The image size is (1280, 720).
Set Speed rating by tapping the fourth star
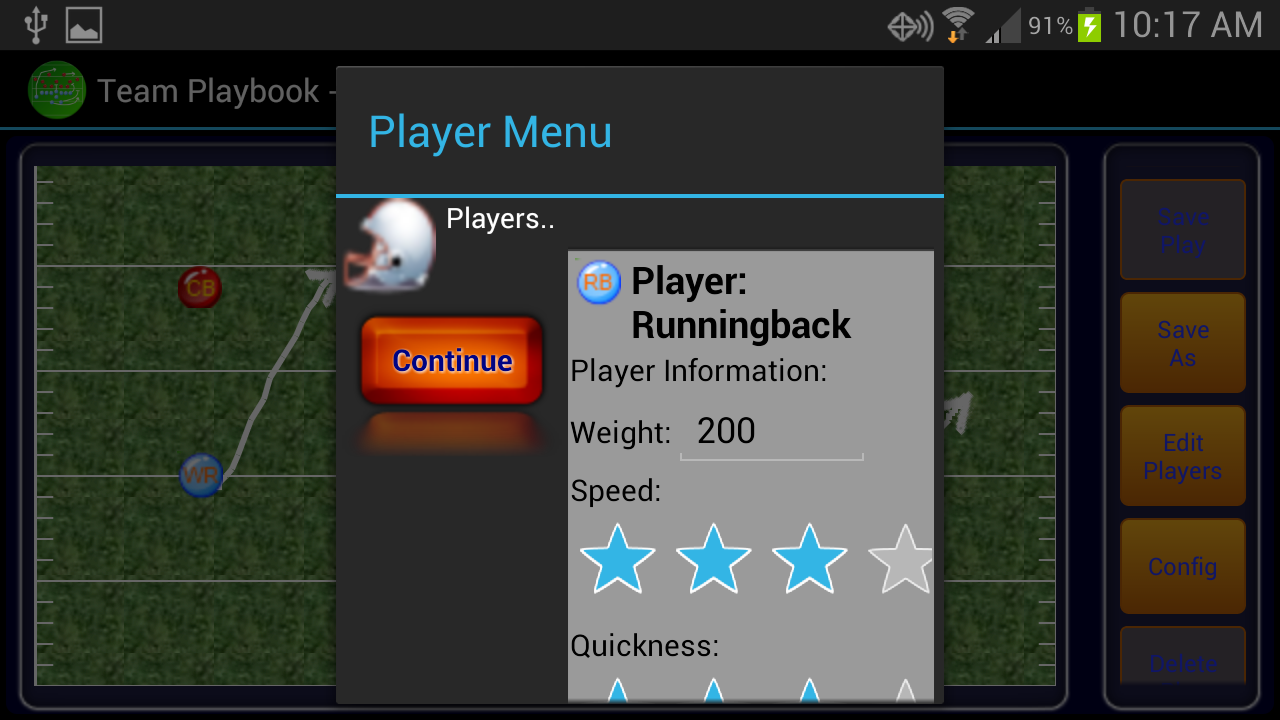pyautogui.click(x=902, y=560)
